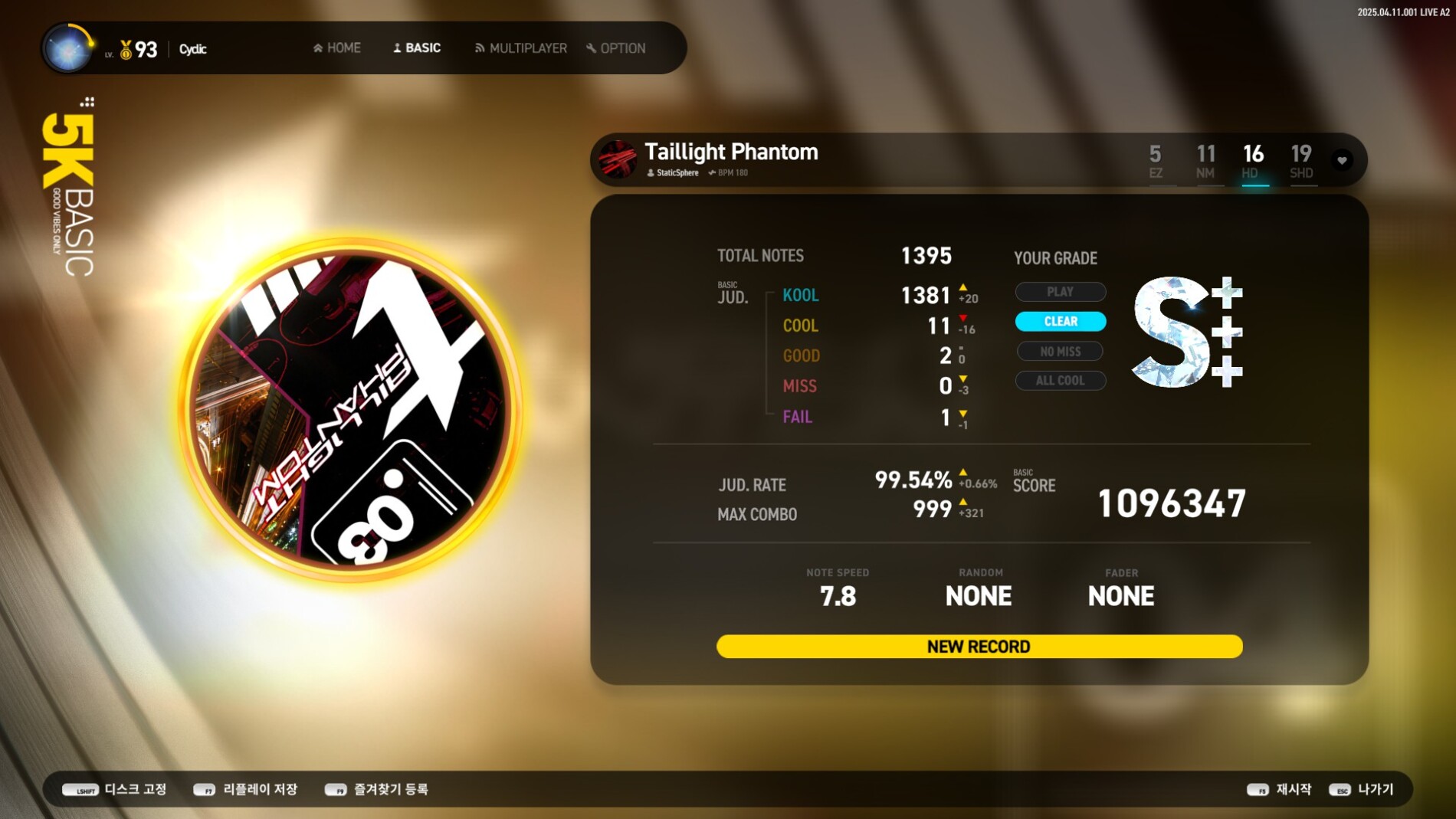Open the MULTIPLAYER menu
Screen dimensions: 1456x819
pyautogui.click(x=521, y=48)
